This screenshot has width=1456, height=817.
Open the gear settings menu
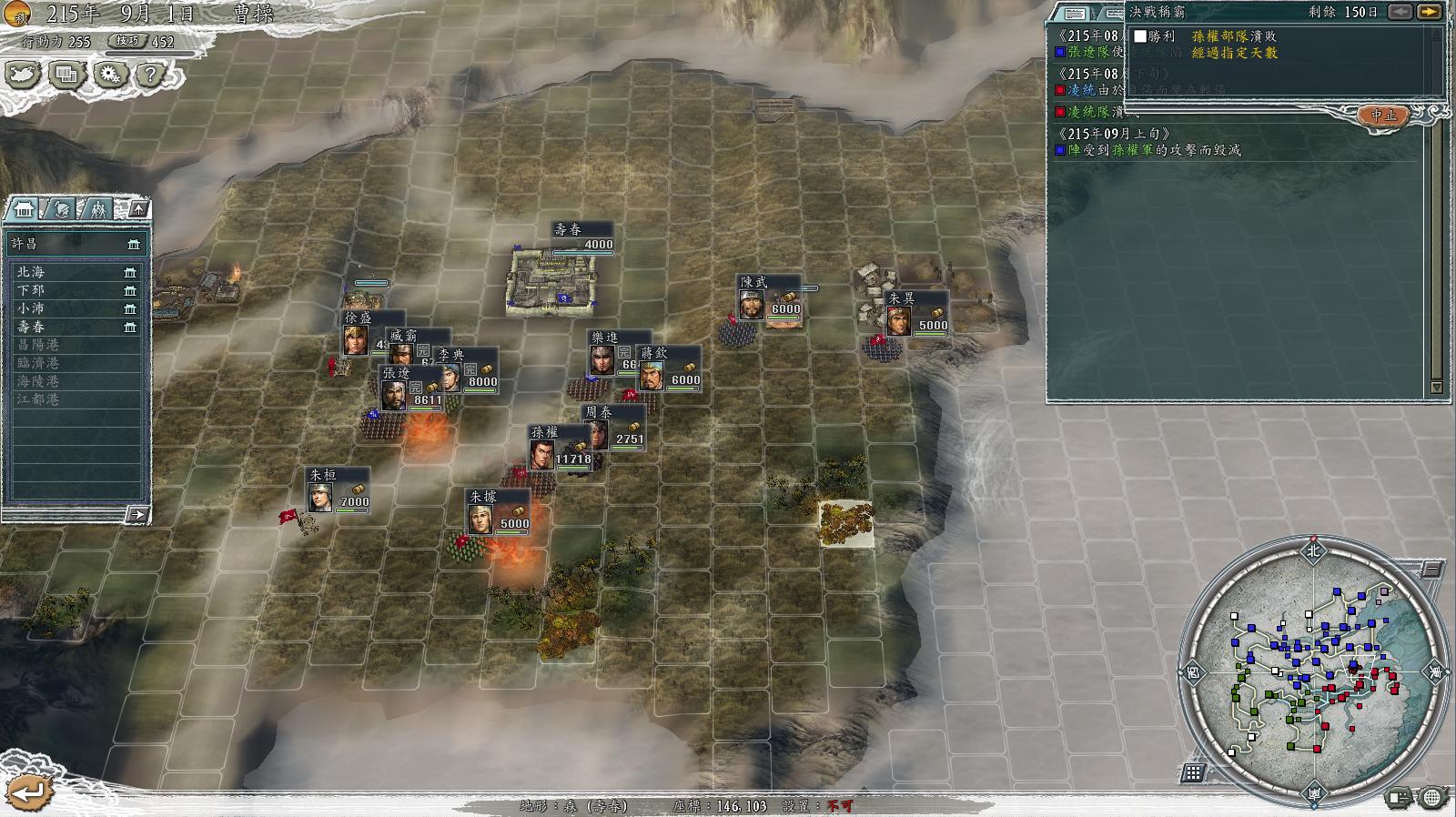tap(110, 75)
